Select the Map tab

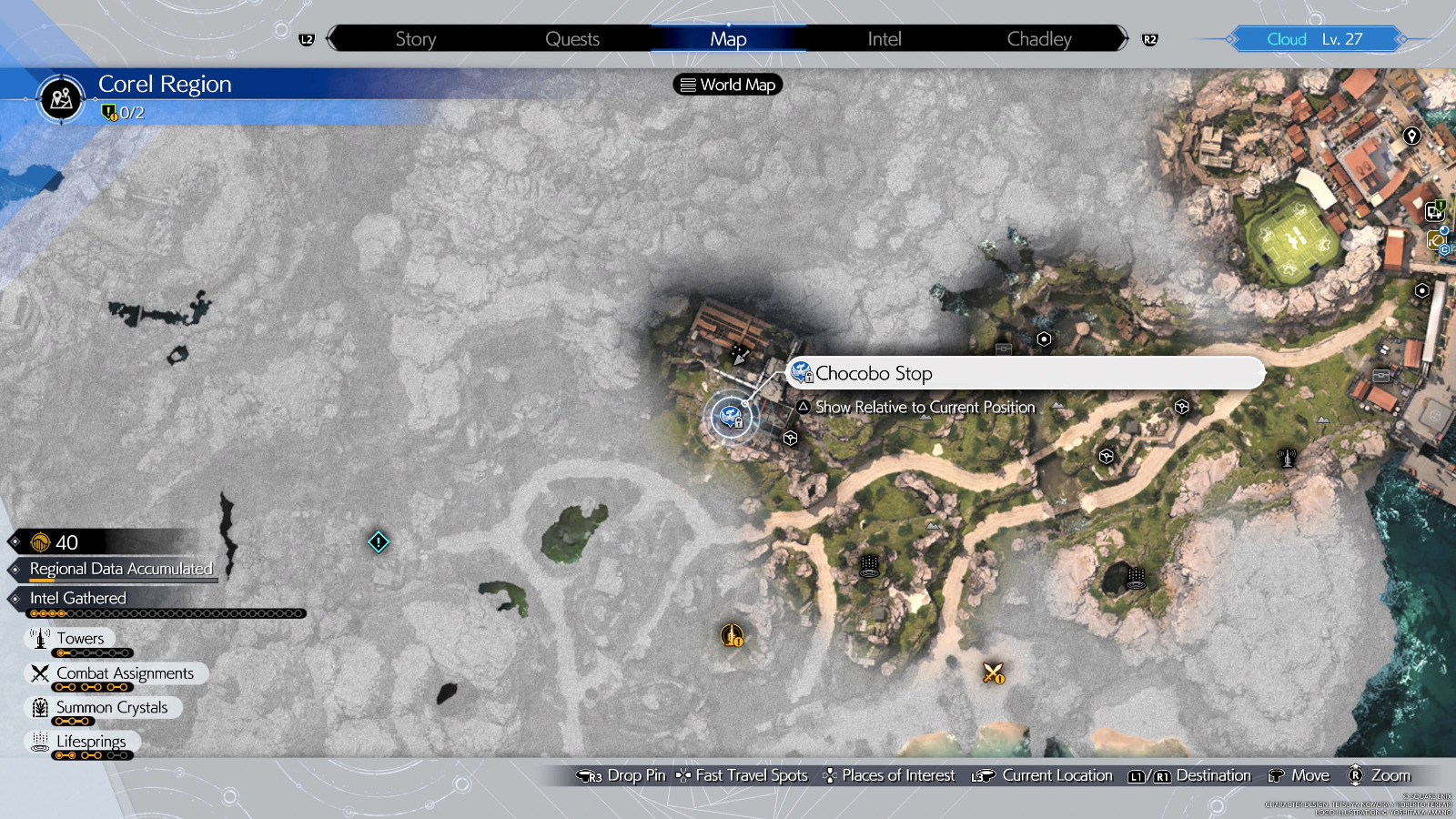pos(728,39)
